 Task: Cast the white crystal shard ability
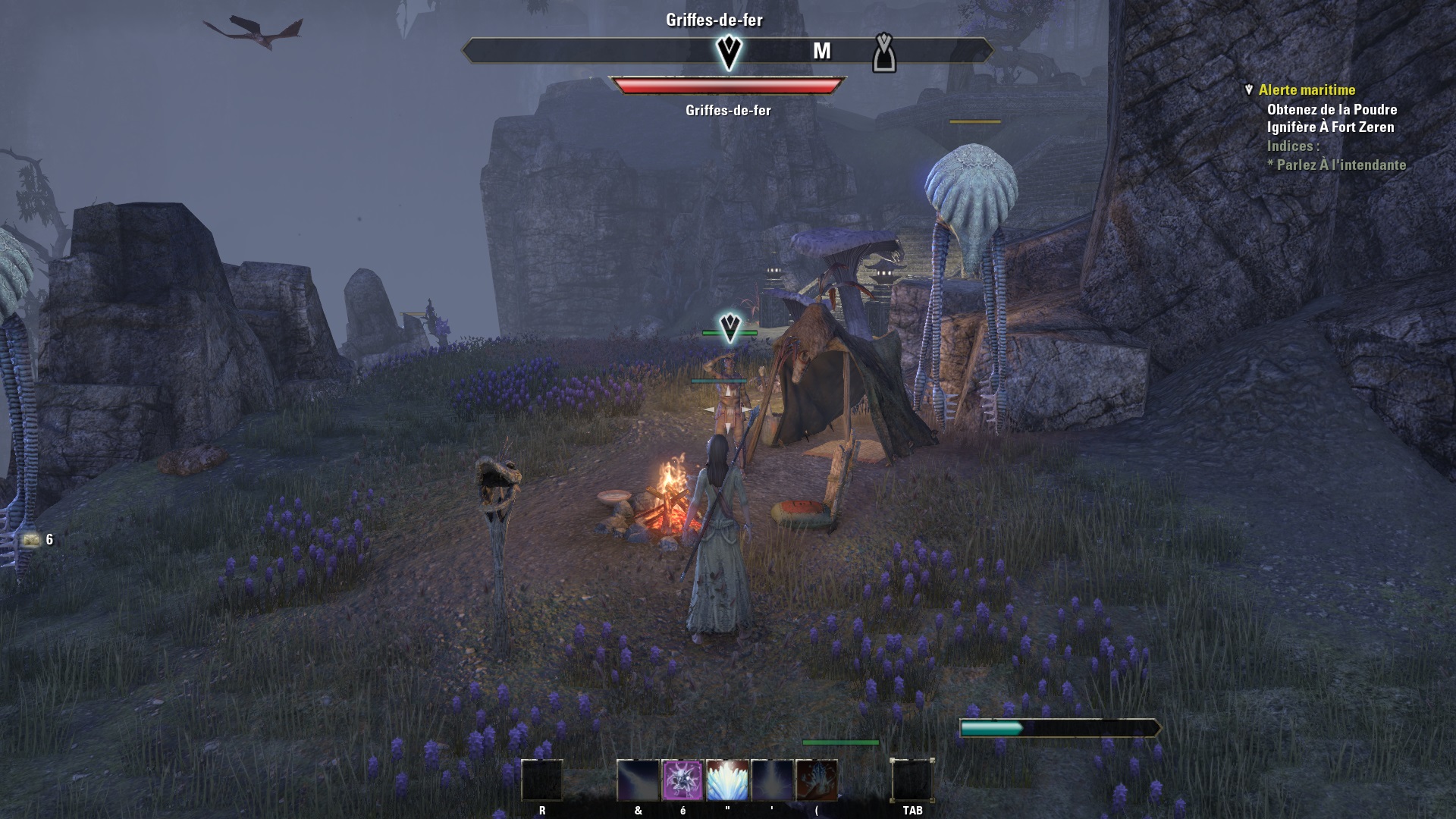click(x=727, y=780)
